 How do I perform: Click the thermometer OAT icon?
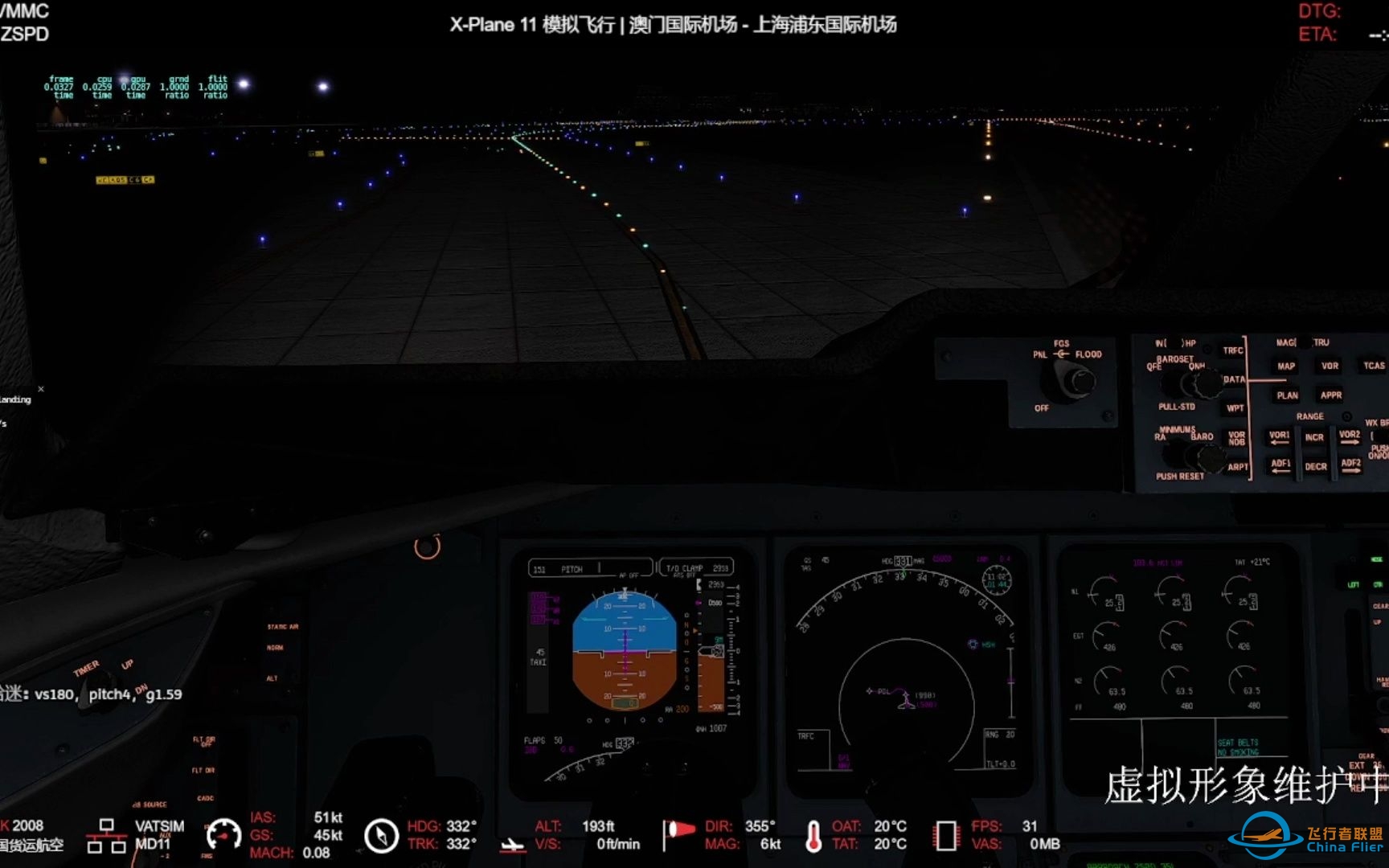[x=814, y=837]
